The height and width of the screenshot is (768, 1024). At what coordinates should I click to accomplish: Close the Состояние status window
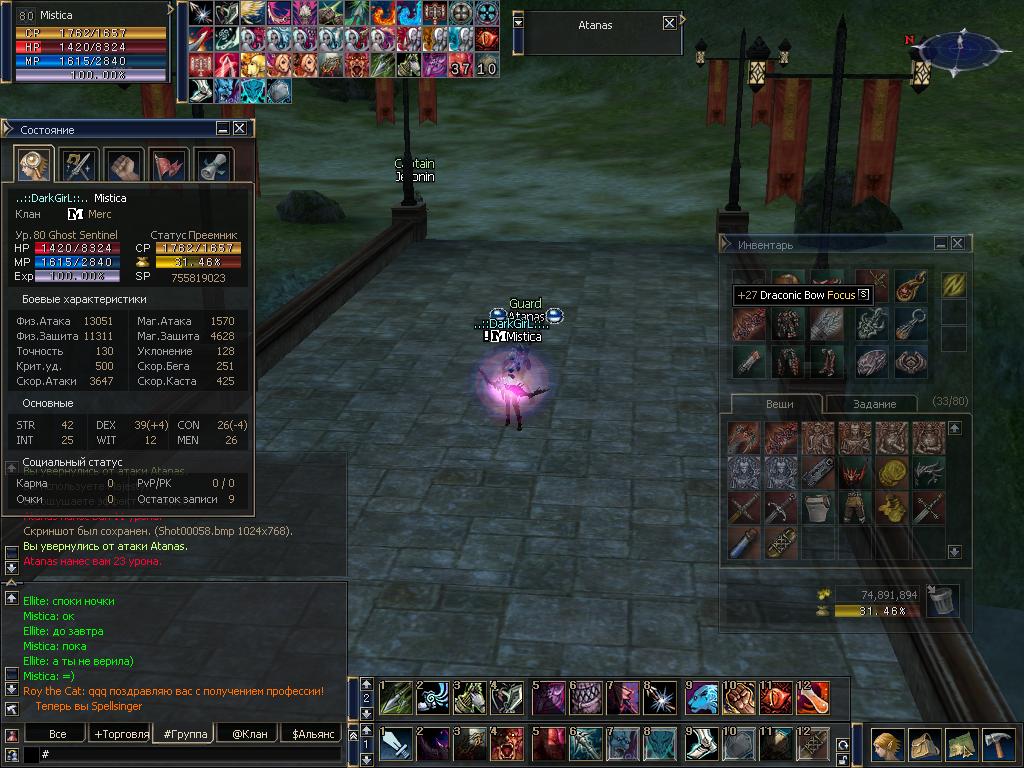[x=240, y=129]
